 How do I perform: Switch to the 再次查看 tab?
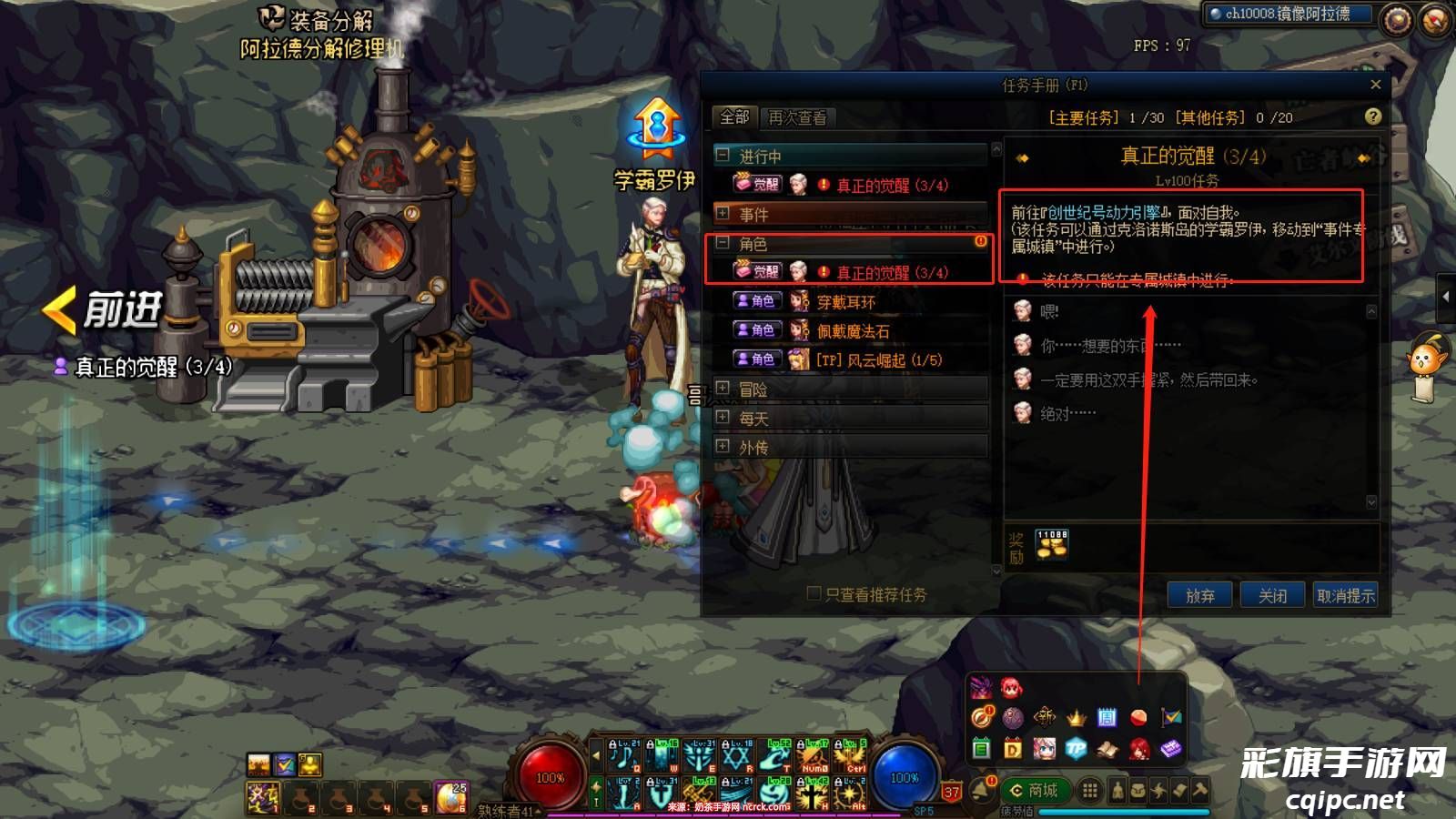point(797,117)
